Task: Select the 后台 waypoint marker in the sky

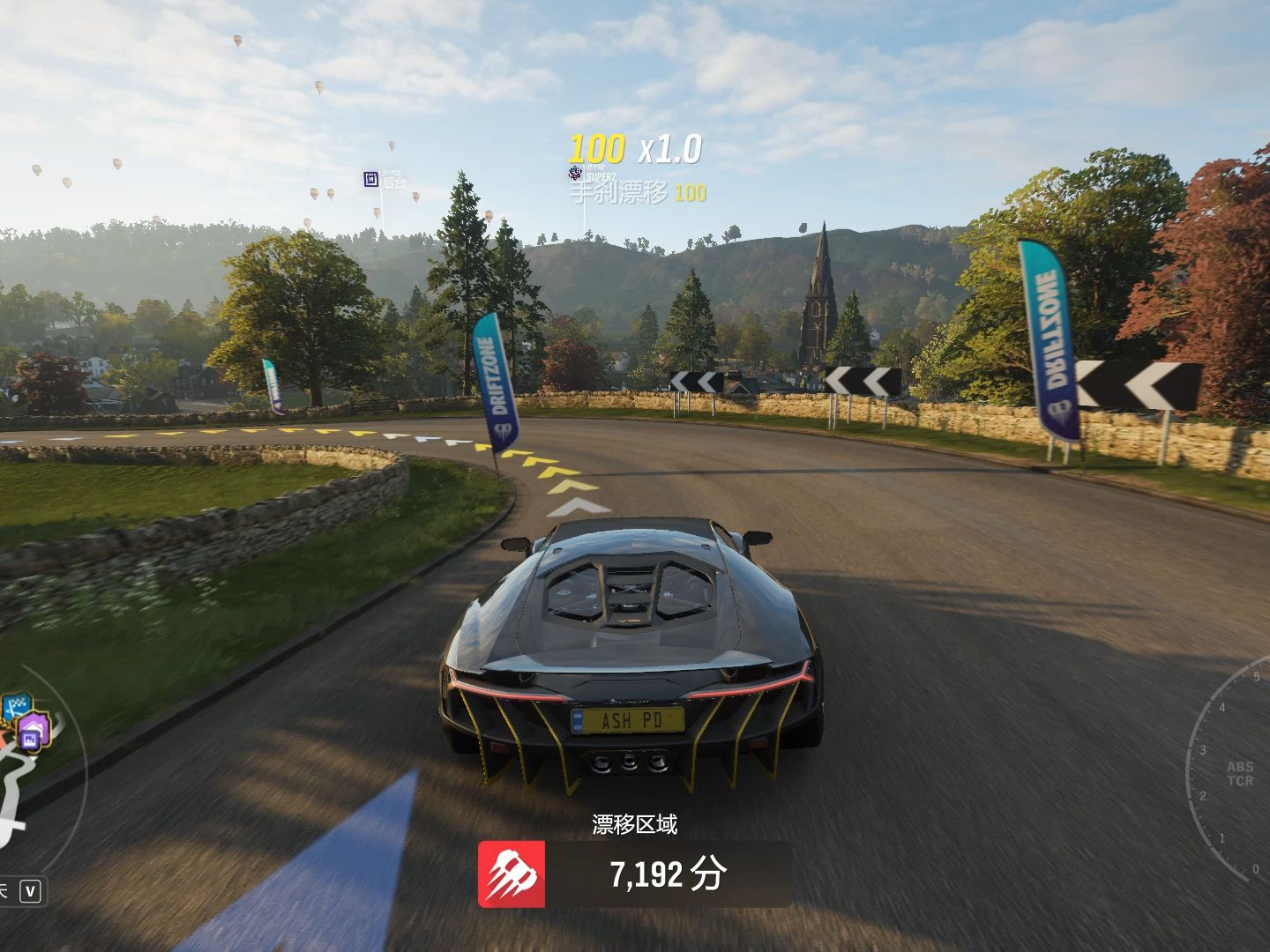Action: (371, 180)
